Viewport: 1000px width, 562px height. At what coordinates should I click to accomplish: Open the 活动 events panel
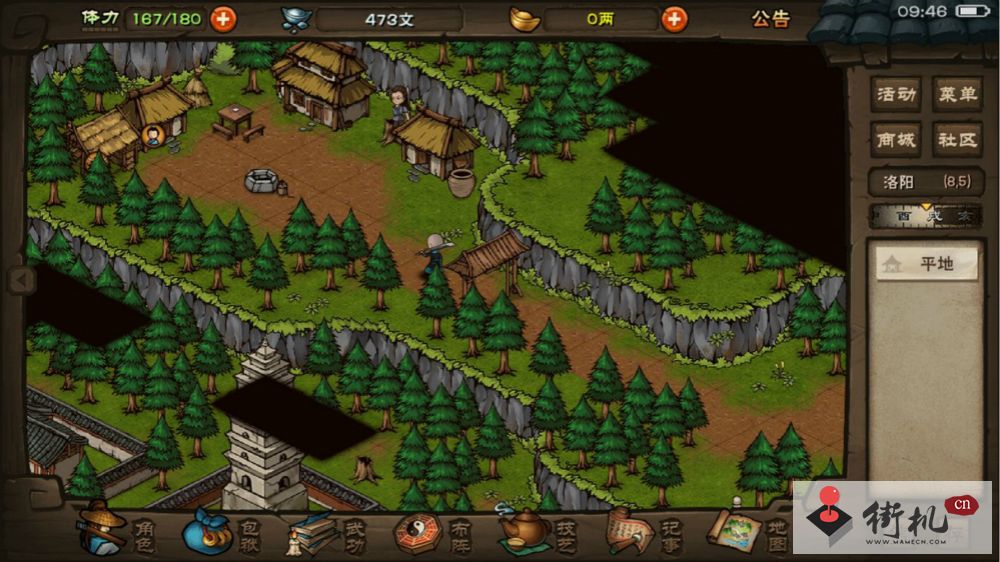tap(896, 95)
